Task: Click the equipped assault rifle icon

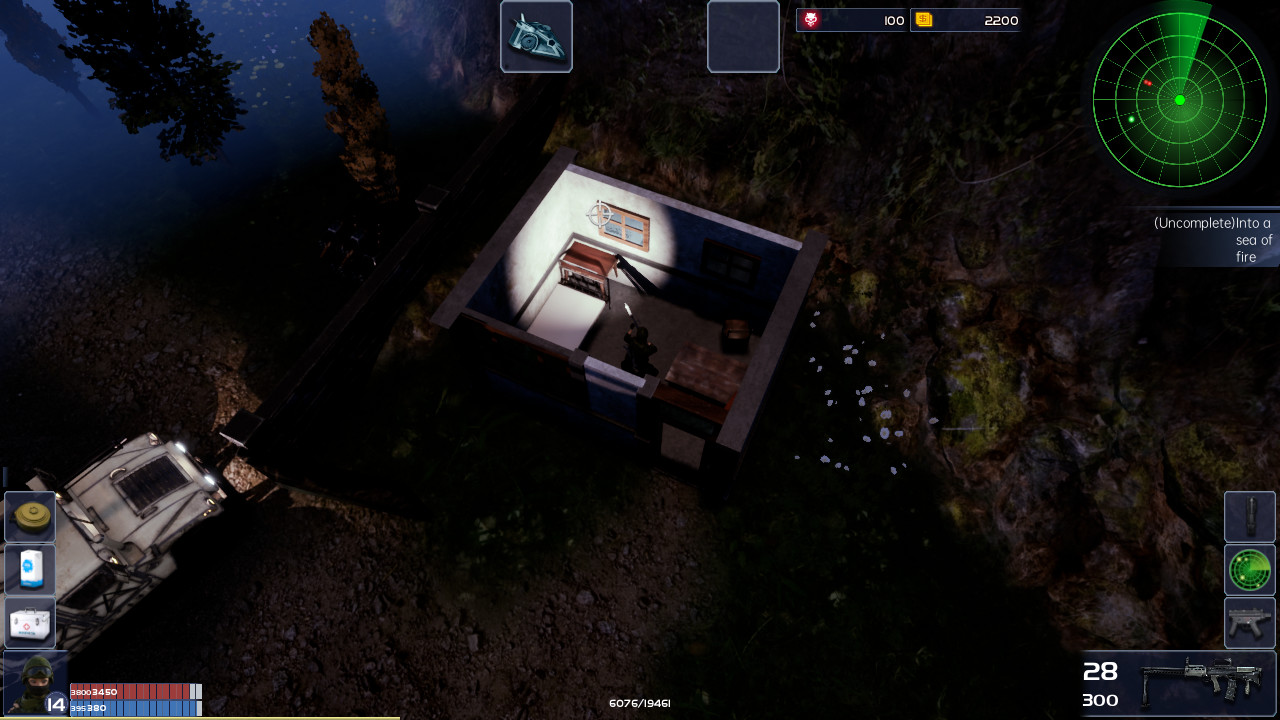Action: [1200, 683]
